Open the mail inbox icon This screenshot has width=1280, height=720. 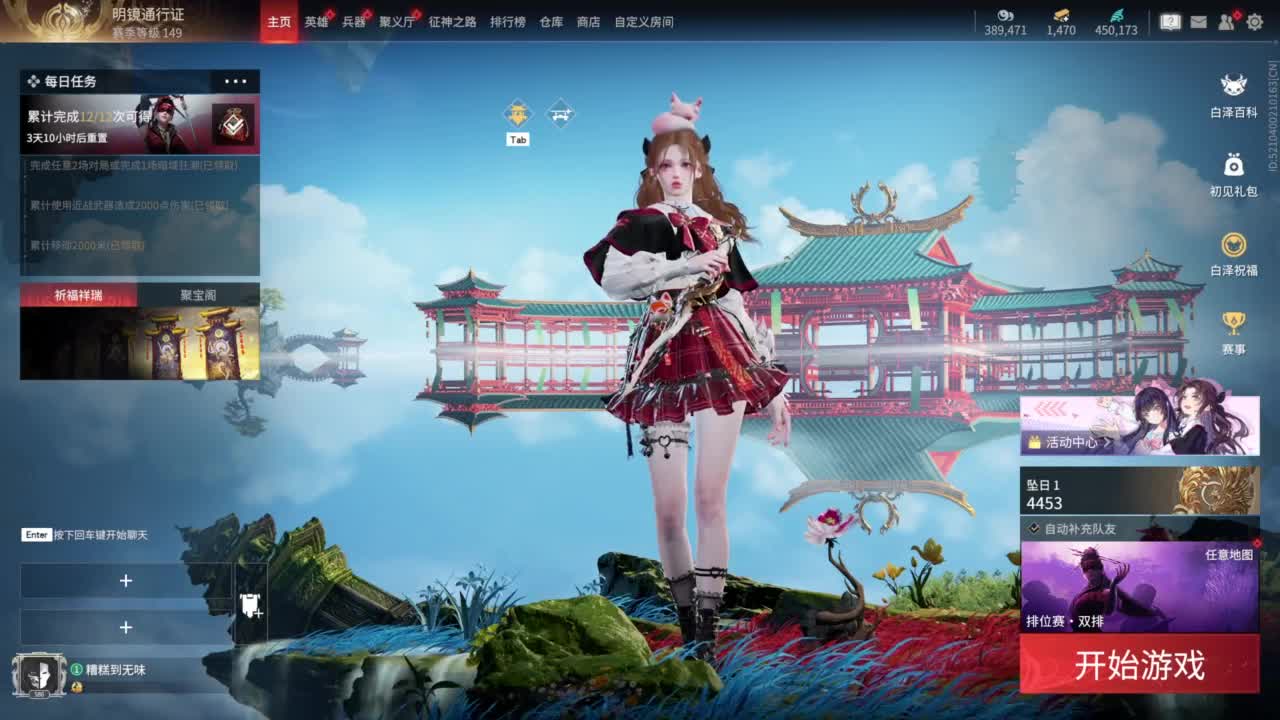point(1199,22)
